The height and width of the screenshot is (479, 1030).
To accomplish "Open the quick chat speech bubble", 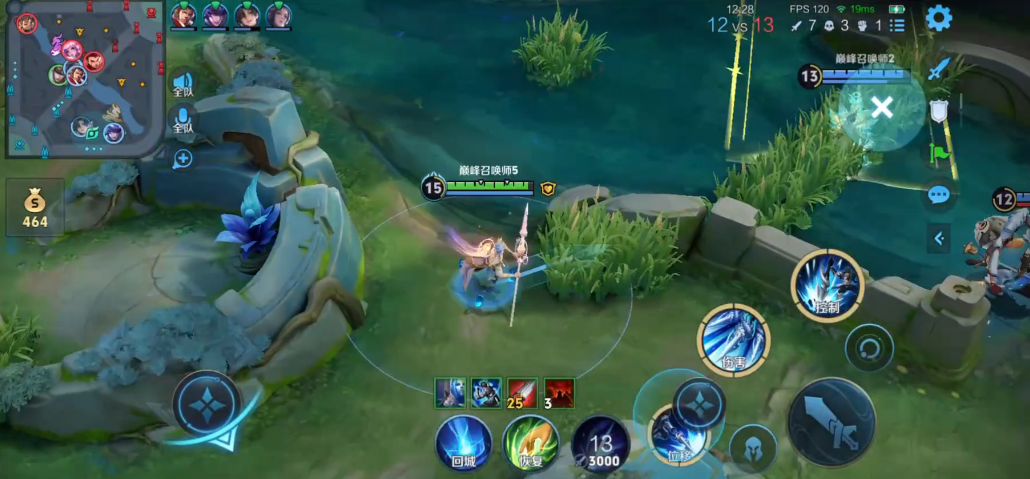I will click(938, 195).
